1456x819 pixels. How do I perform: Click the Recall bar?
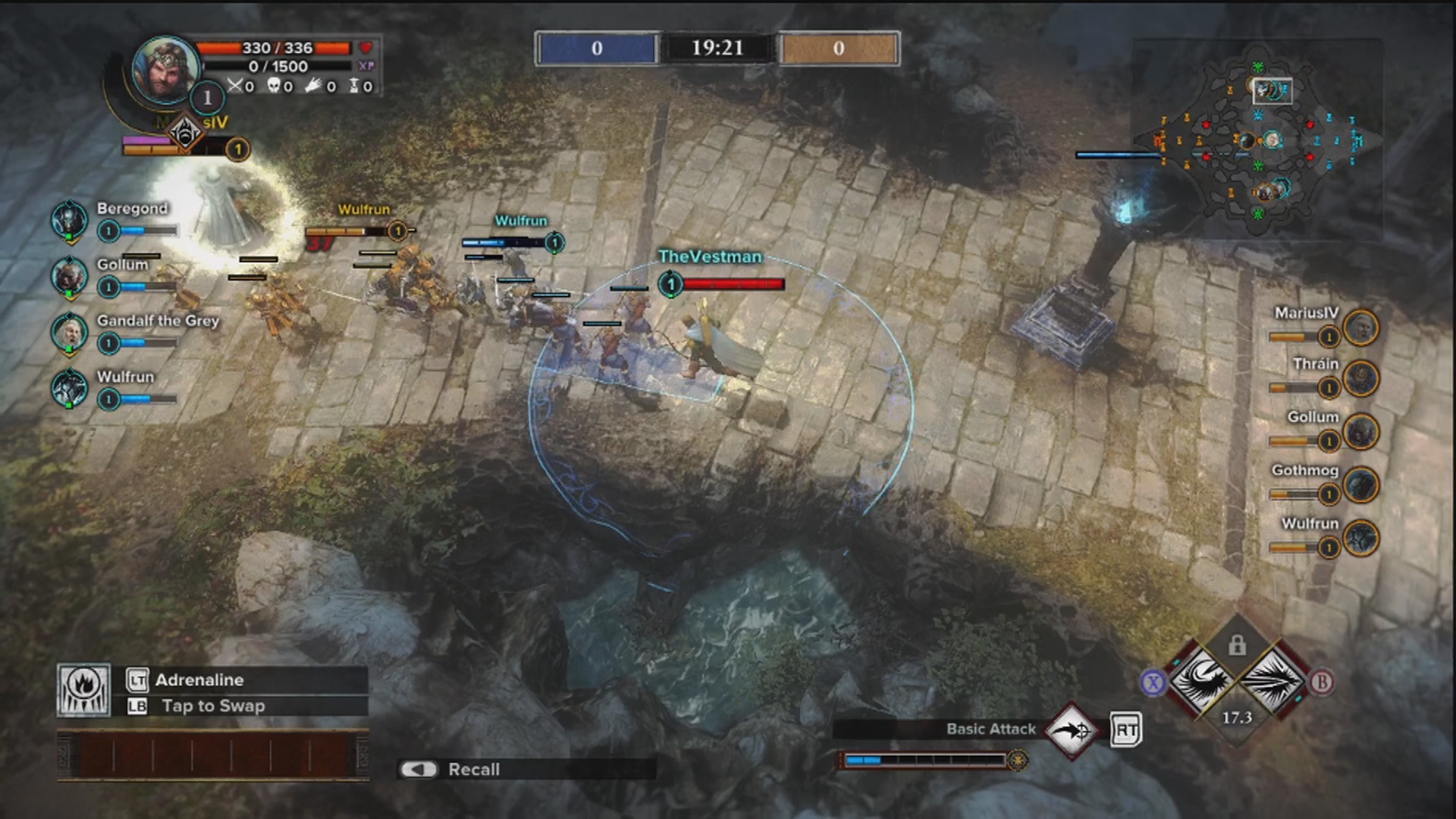coord(526,769)
